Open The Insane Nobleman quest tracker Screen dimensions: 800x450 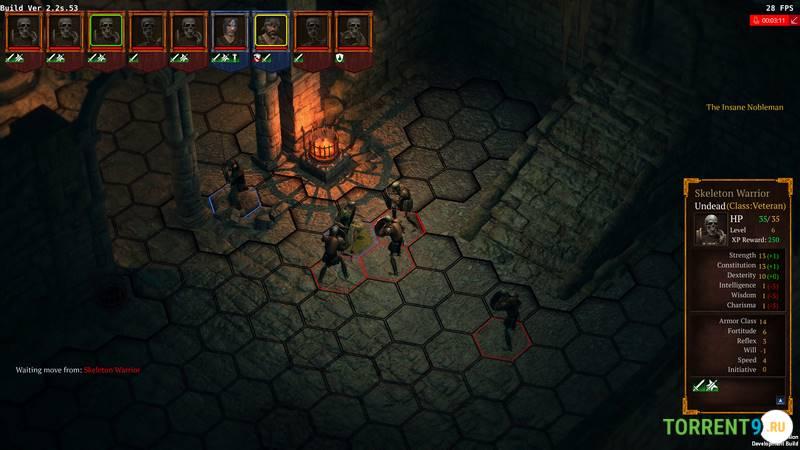(744, 107)
